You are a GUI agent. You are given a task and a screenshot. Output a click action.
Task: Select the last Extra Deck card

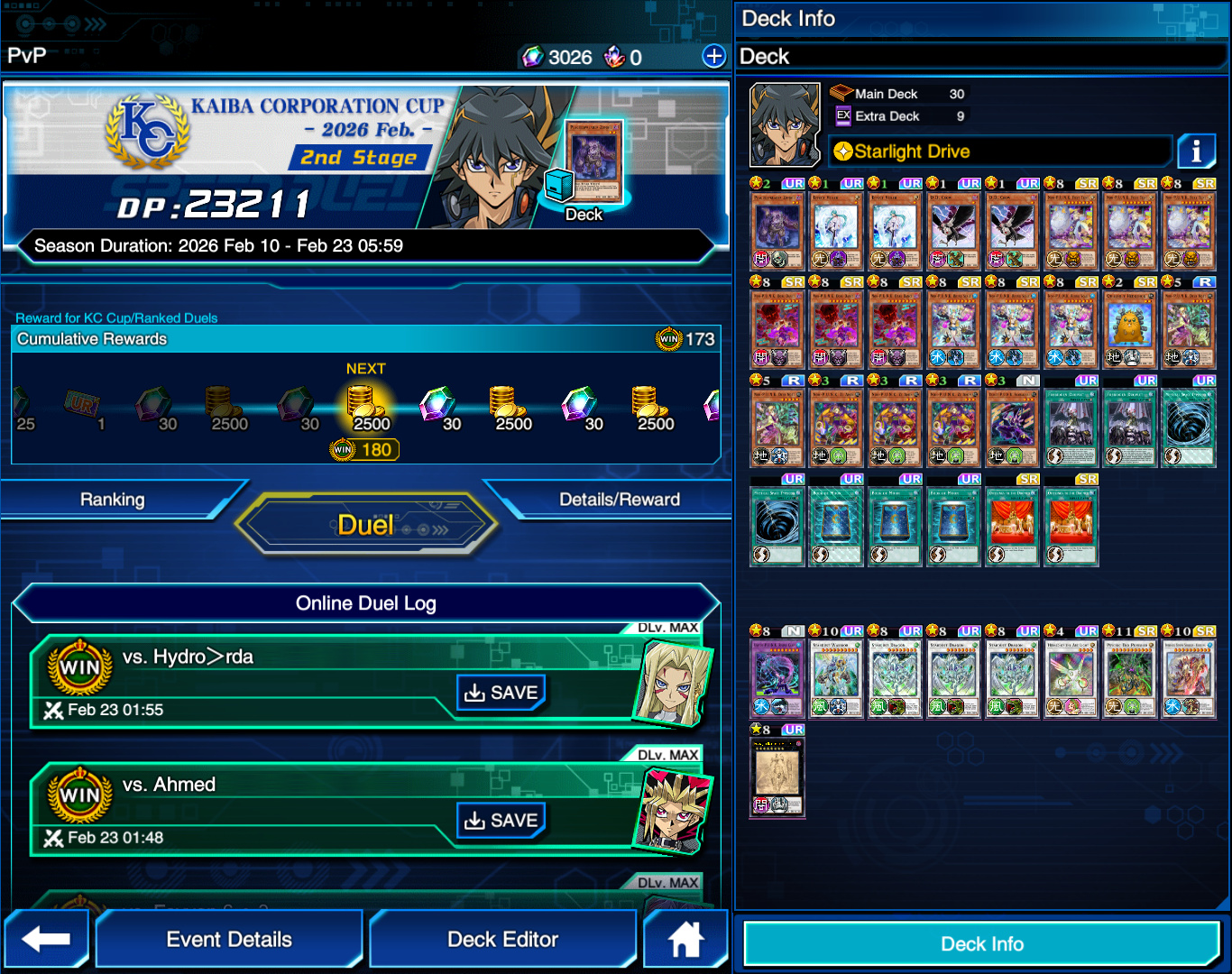[777, 777]
